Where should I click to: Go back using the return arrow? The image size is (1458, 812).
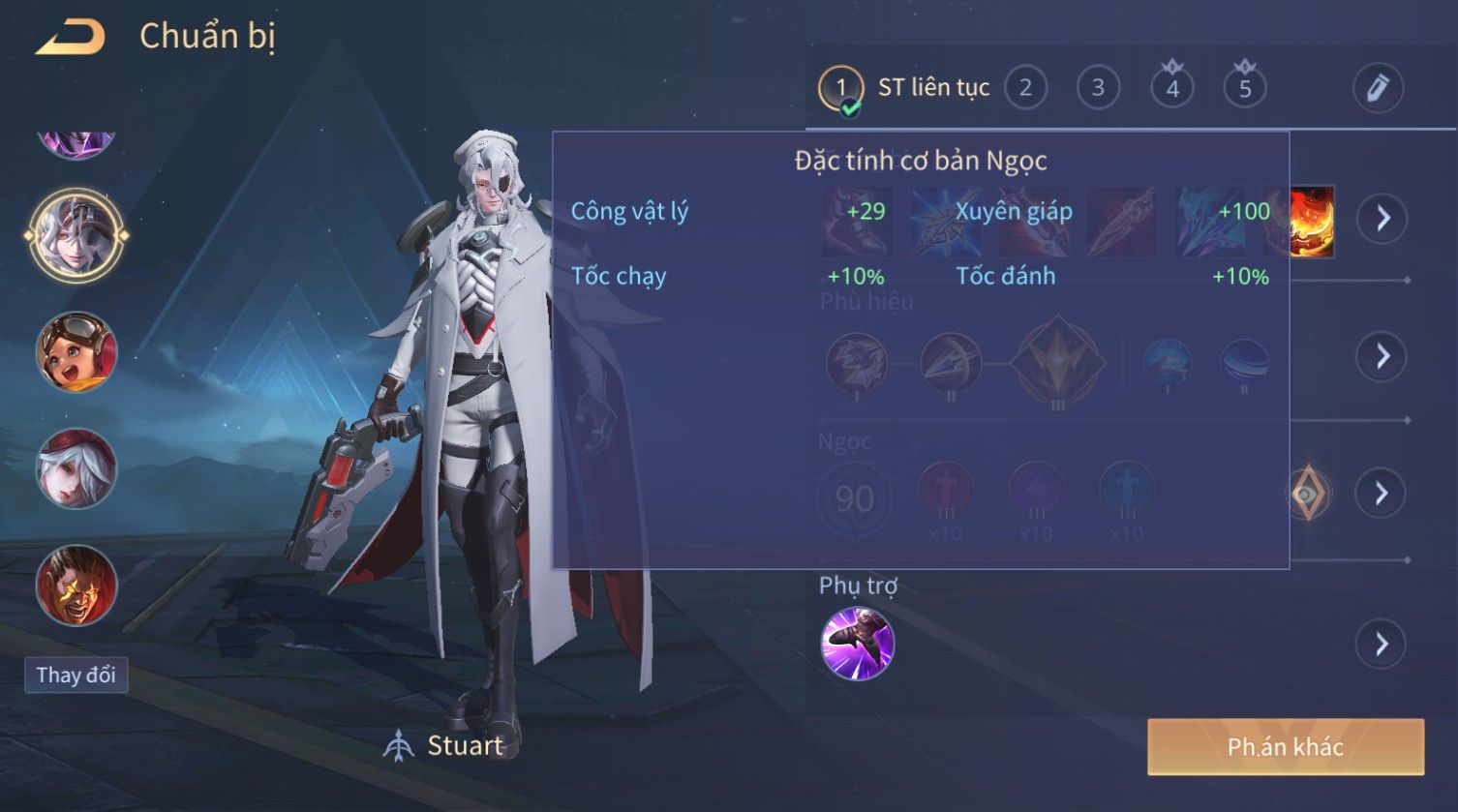[71, 38]
